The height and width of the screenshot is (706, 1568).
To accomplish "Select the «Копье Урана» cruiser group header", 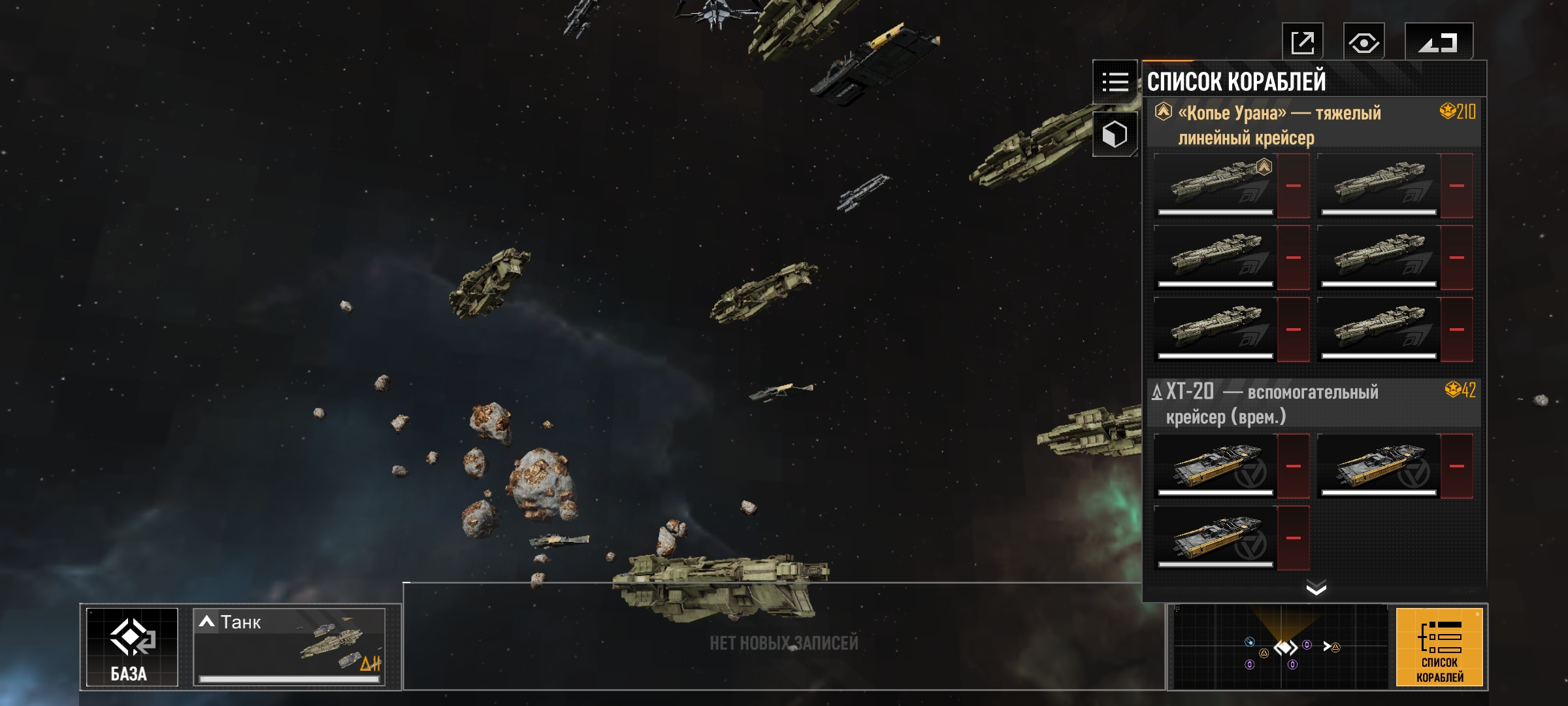I will [1313, 124].
